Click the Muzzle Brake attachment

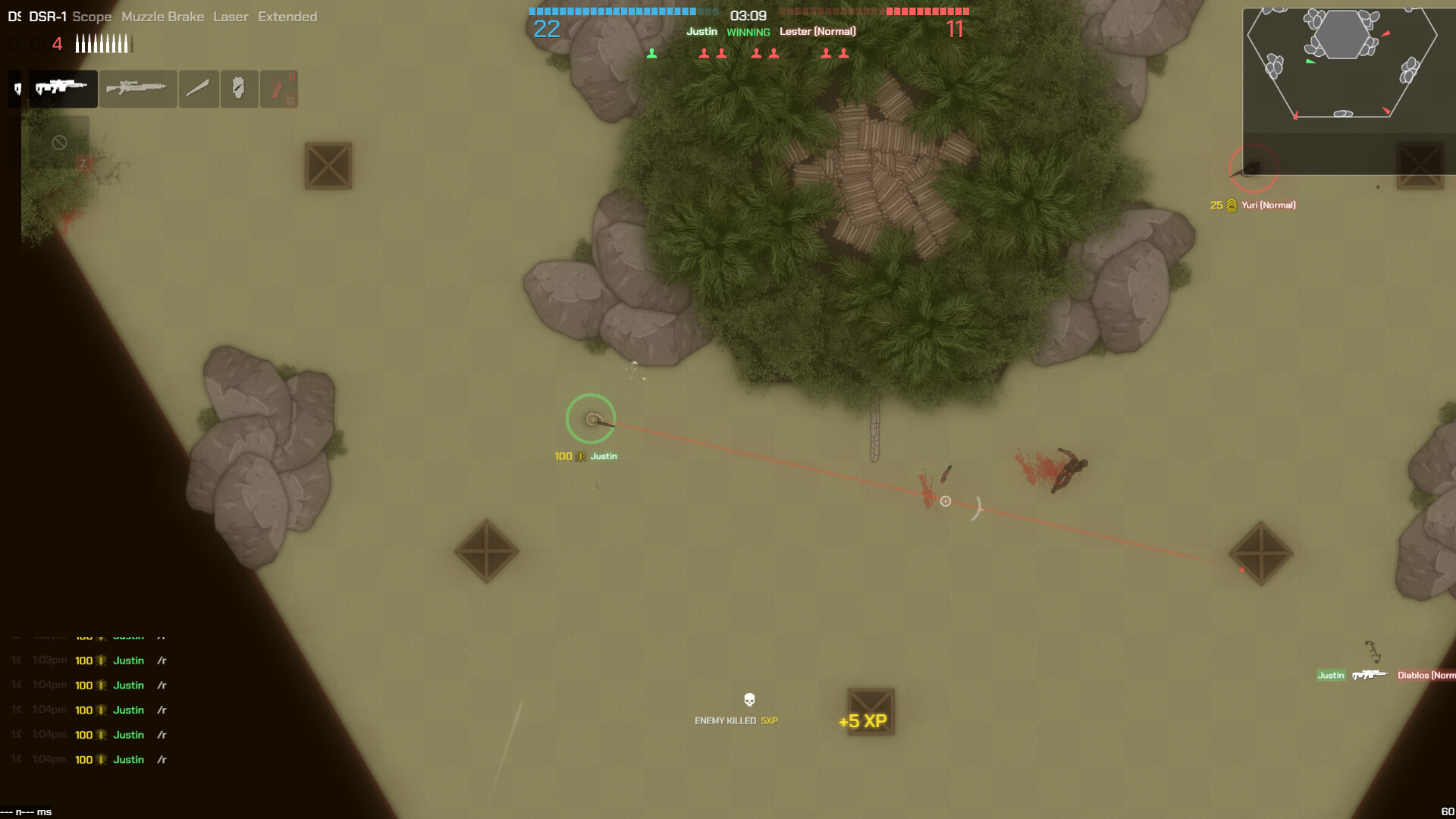click(x=162, y=16)
